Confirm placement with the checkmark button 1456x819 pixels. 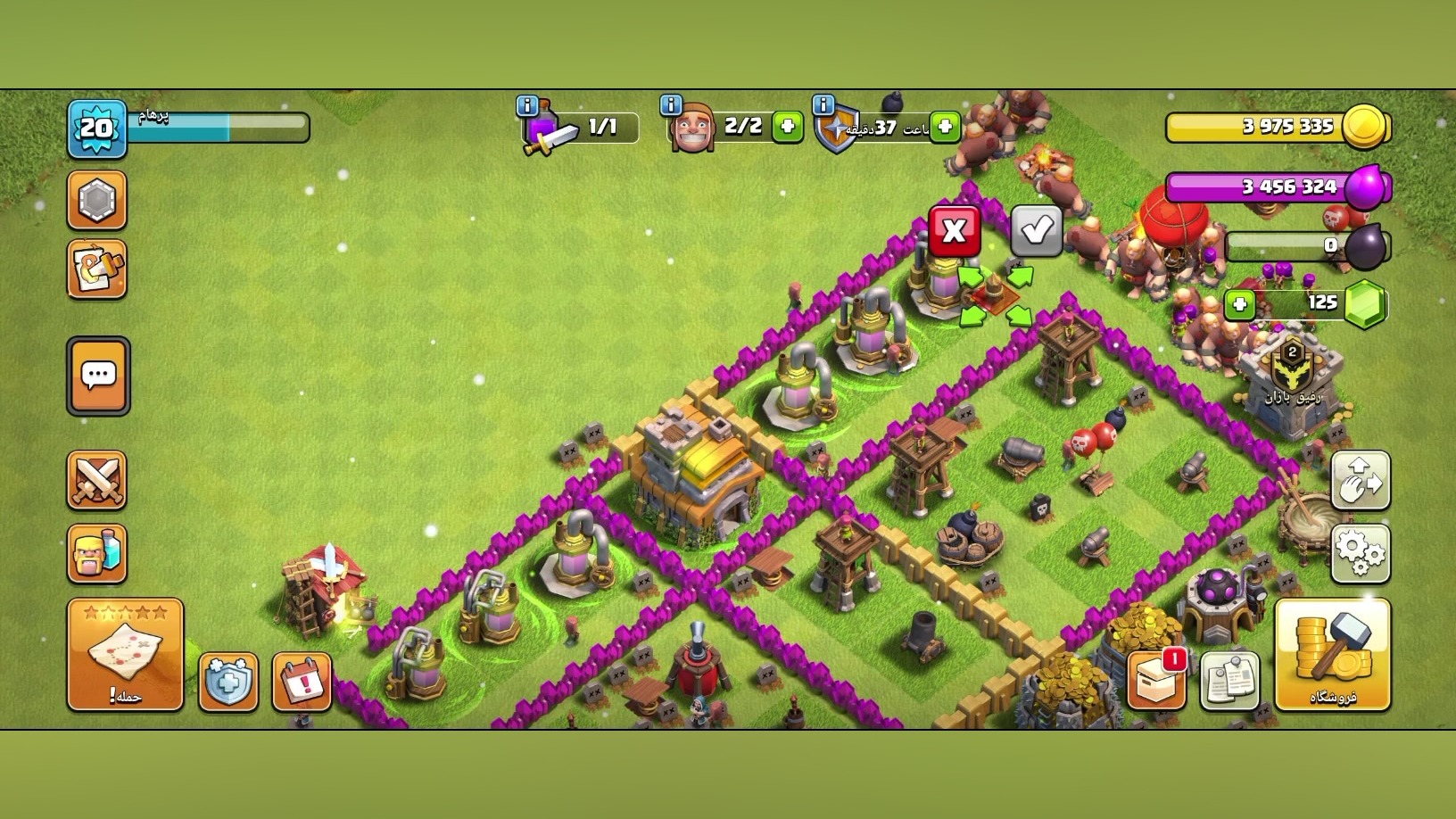[1036, 231]
